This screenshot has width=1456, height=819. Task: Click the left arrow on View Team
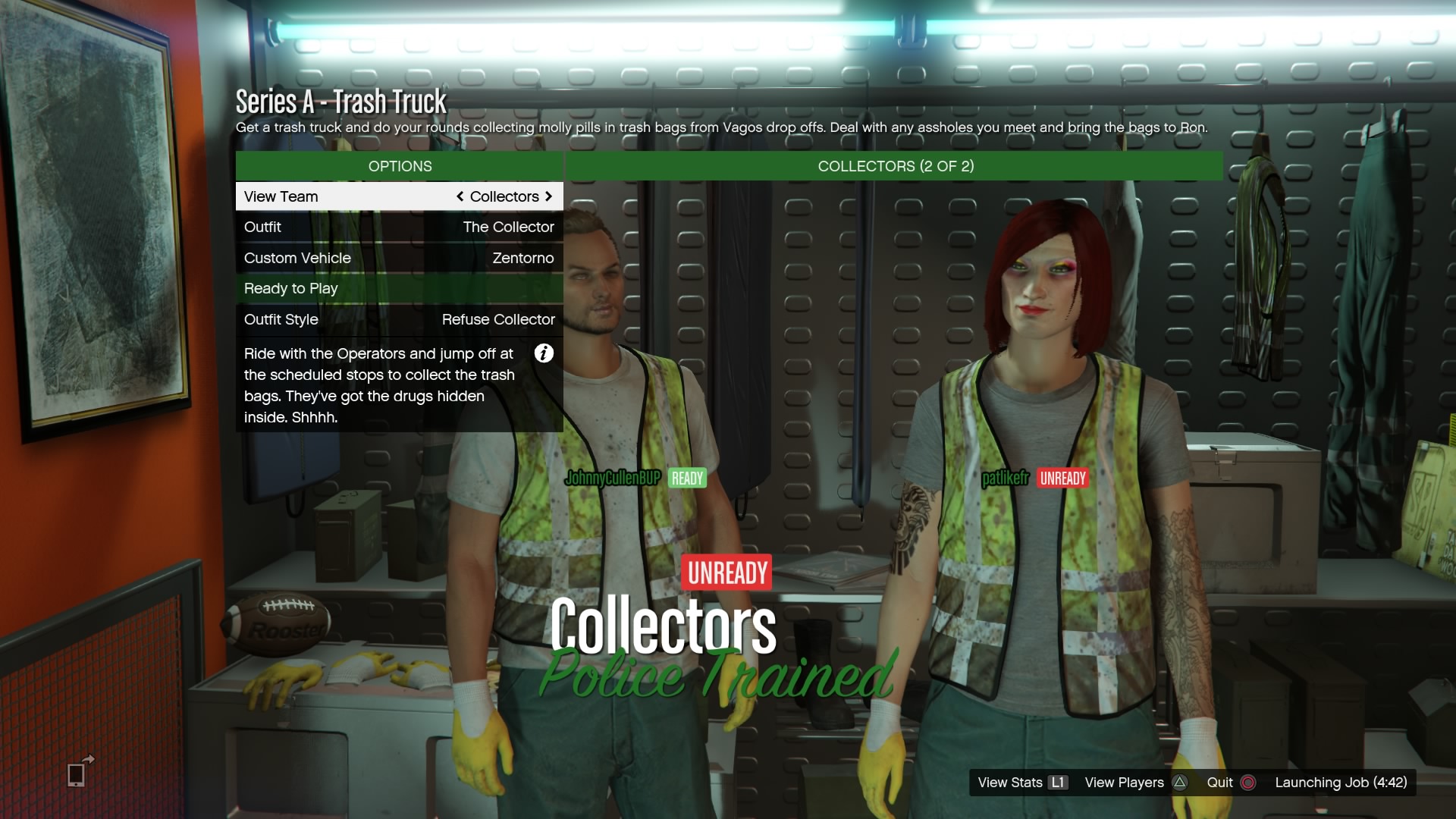point(460,196)
